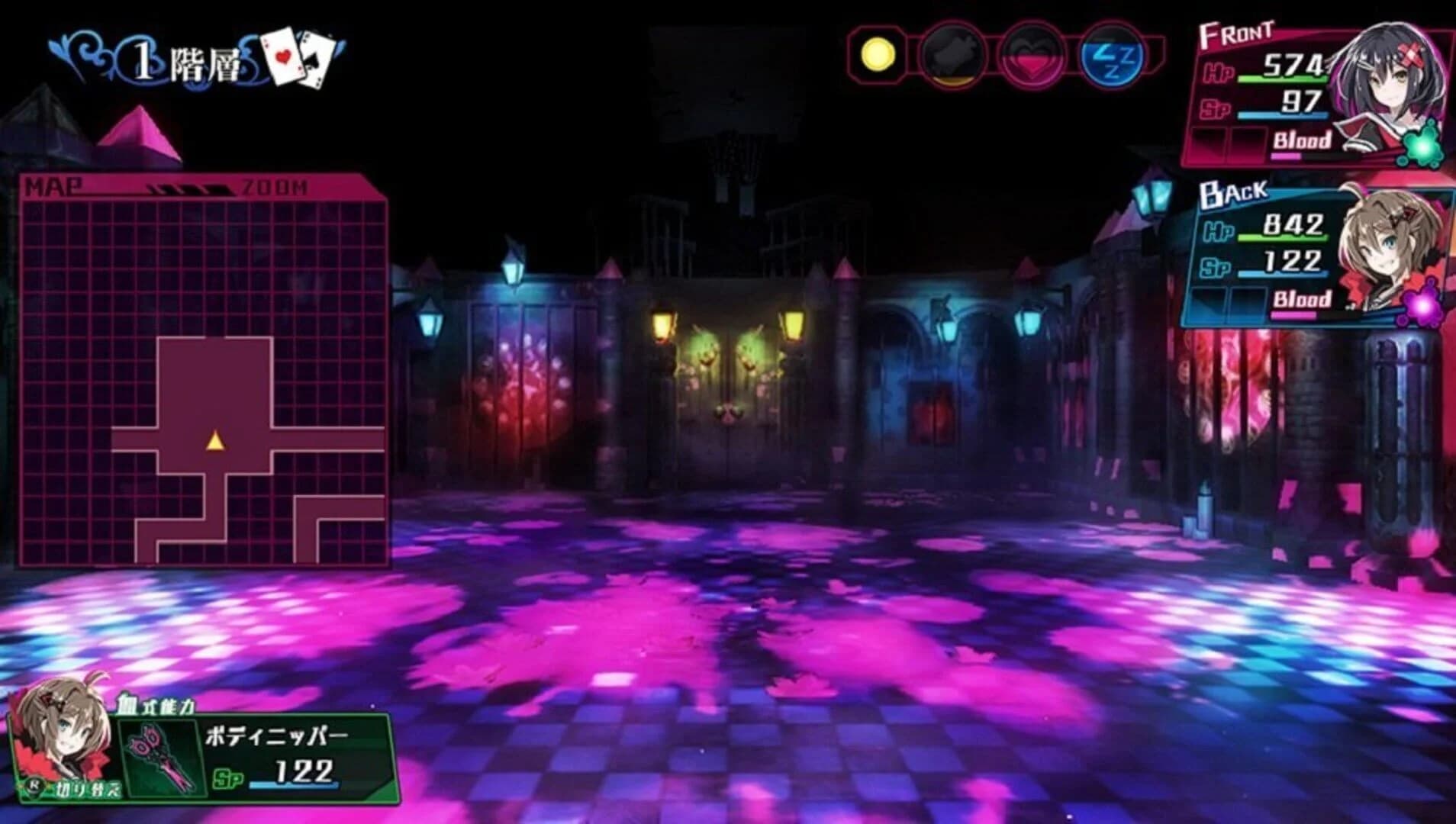
Task: Click the yellow player arrow on the minimap
Action: tap(214, 440)
